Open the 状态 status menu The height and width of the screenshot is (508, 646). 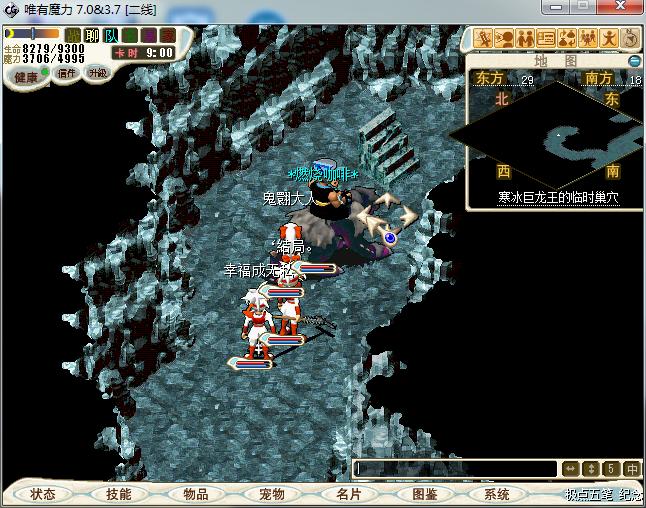click(x=42, y=494)
